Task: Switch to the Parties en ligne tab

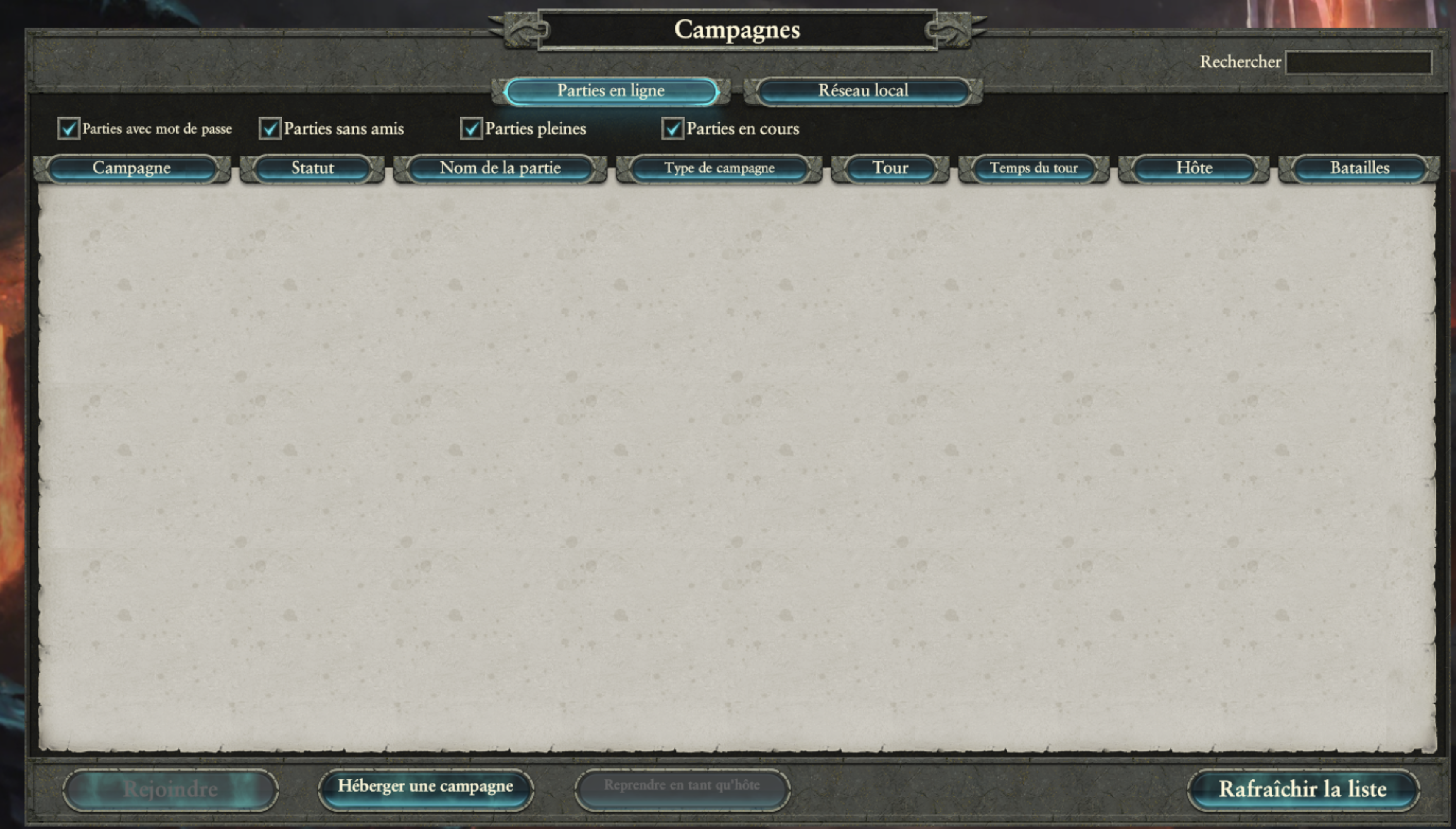Action: (x=611, y=91)
